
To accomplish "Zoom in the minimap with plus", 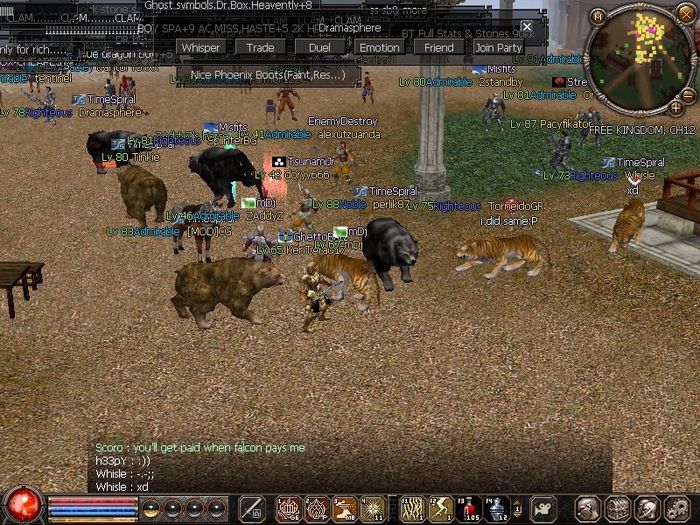I will (x=675, y=107).
